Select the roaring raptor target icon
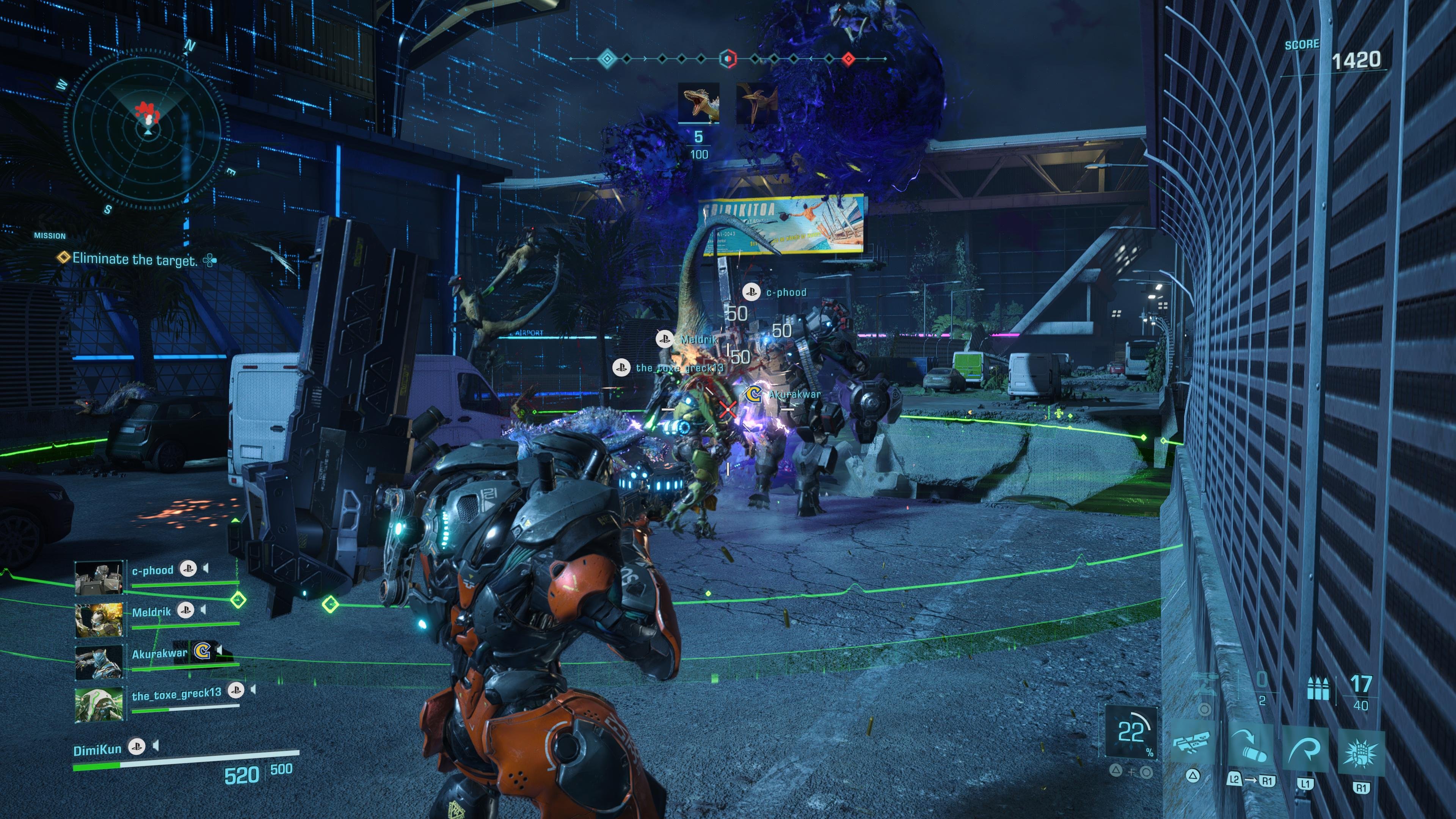The width and height of the screenshot is (1456, 819). pyautogui.click(x=698, y=103)
